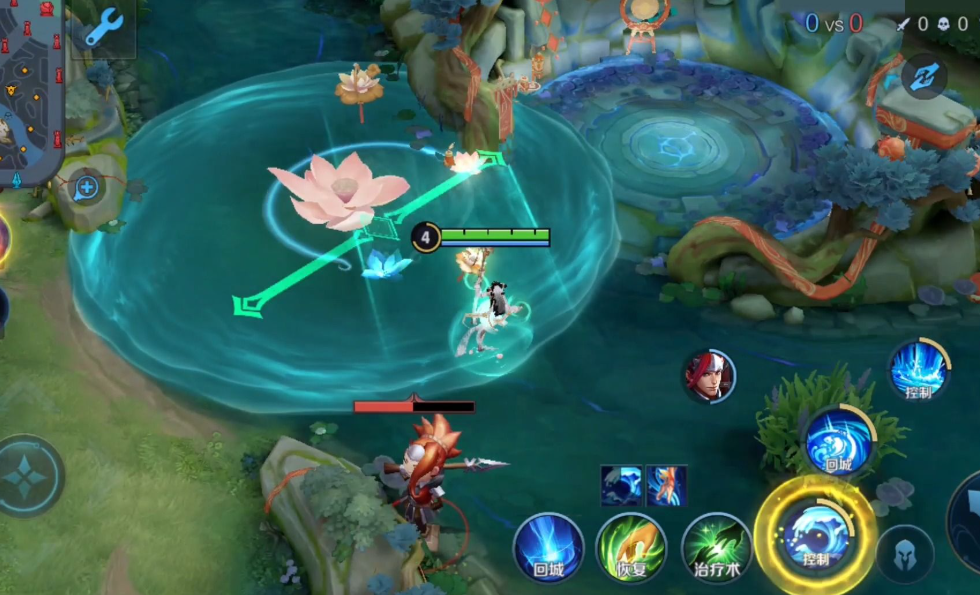Activate the 恢复 restore skill
The width and height of the screenshot is (980, 595).
tap(631, 548)
